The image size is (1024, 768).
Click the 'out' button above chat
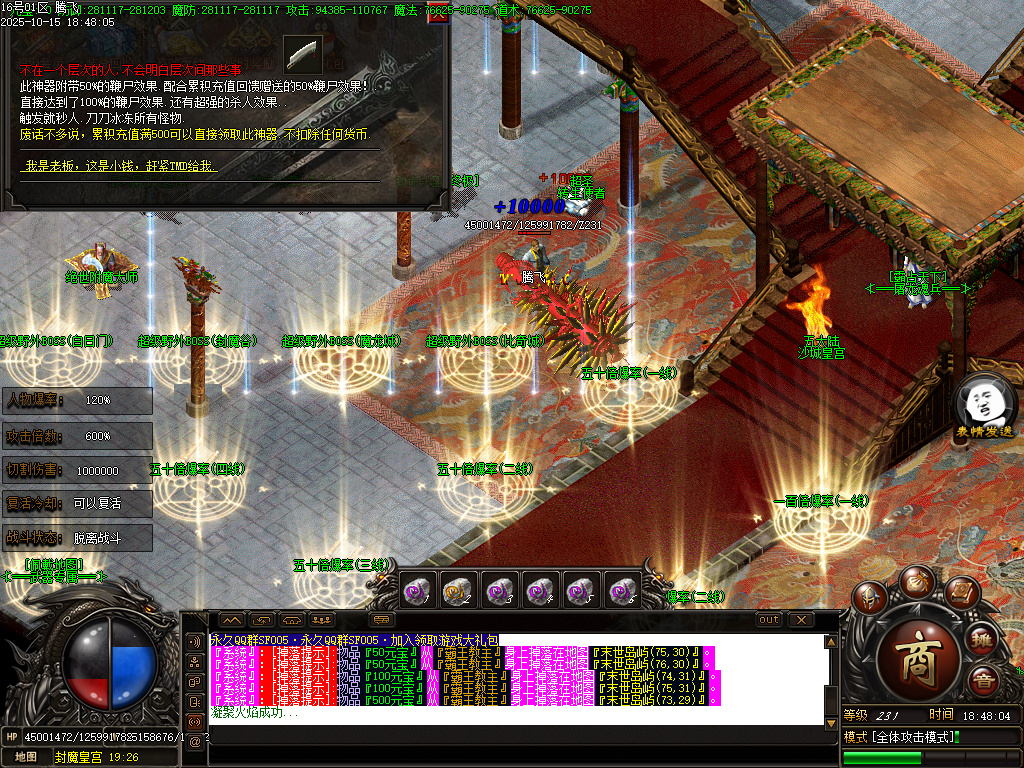[768, 620]
